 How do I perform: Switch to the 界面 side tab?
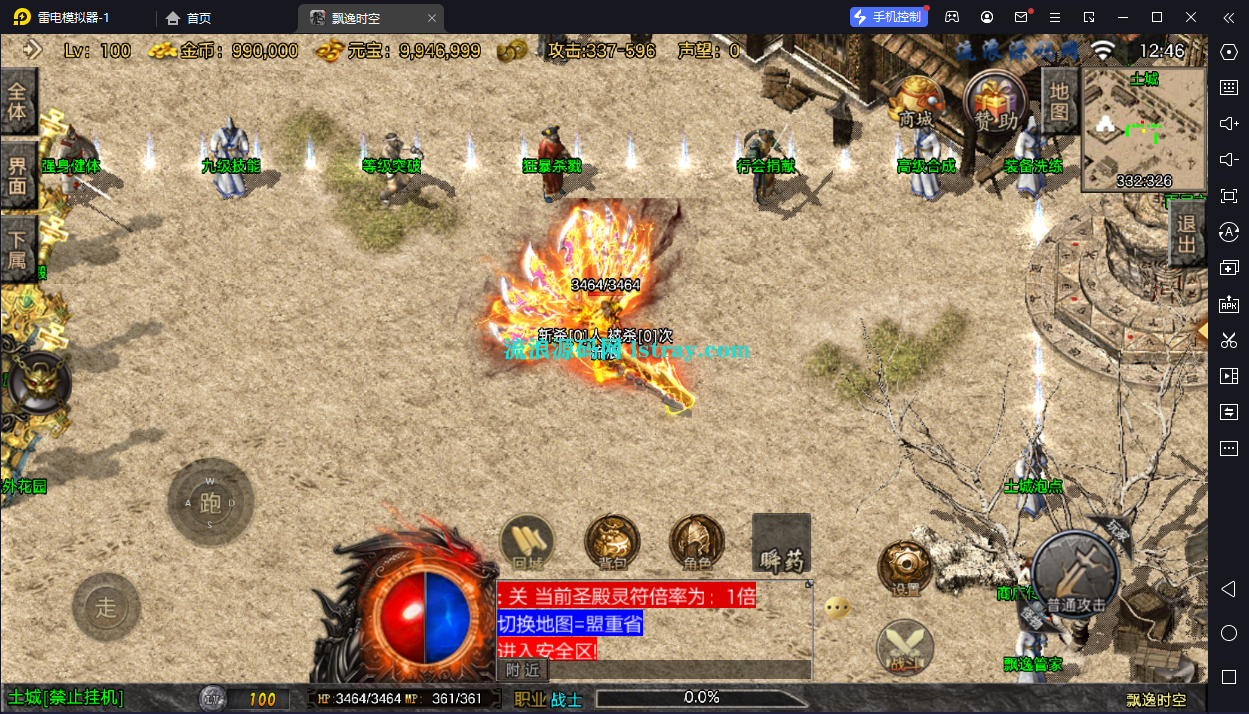click(18, 175)
